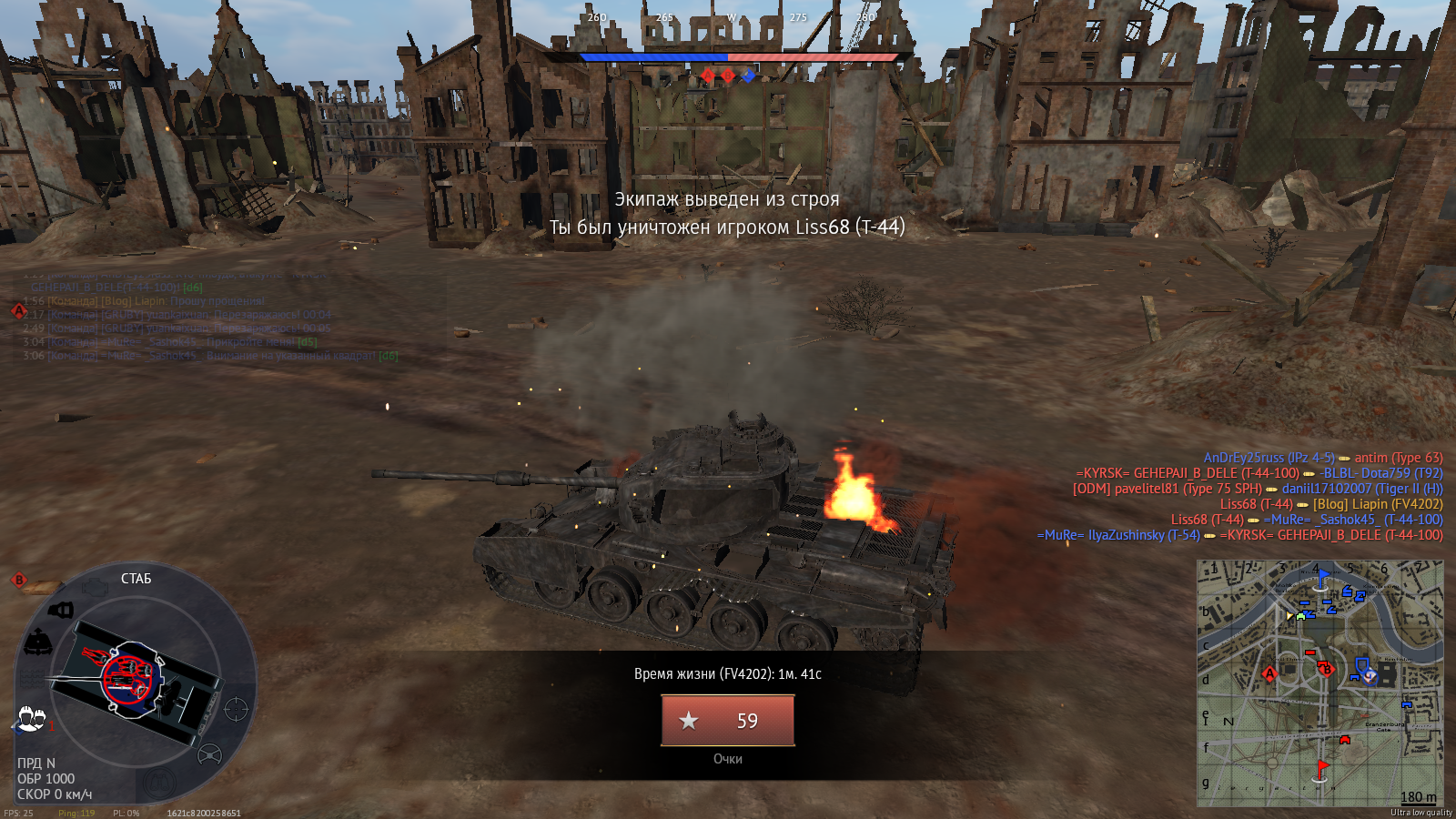Open the team chat message log
The height and width of the screenshot is (819, 1456).
(x=209, y=314)
